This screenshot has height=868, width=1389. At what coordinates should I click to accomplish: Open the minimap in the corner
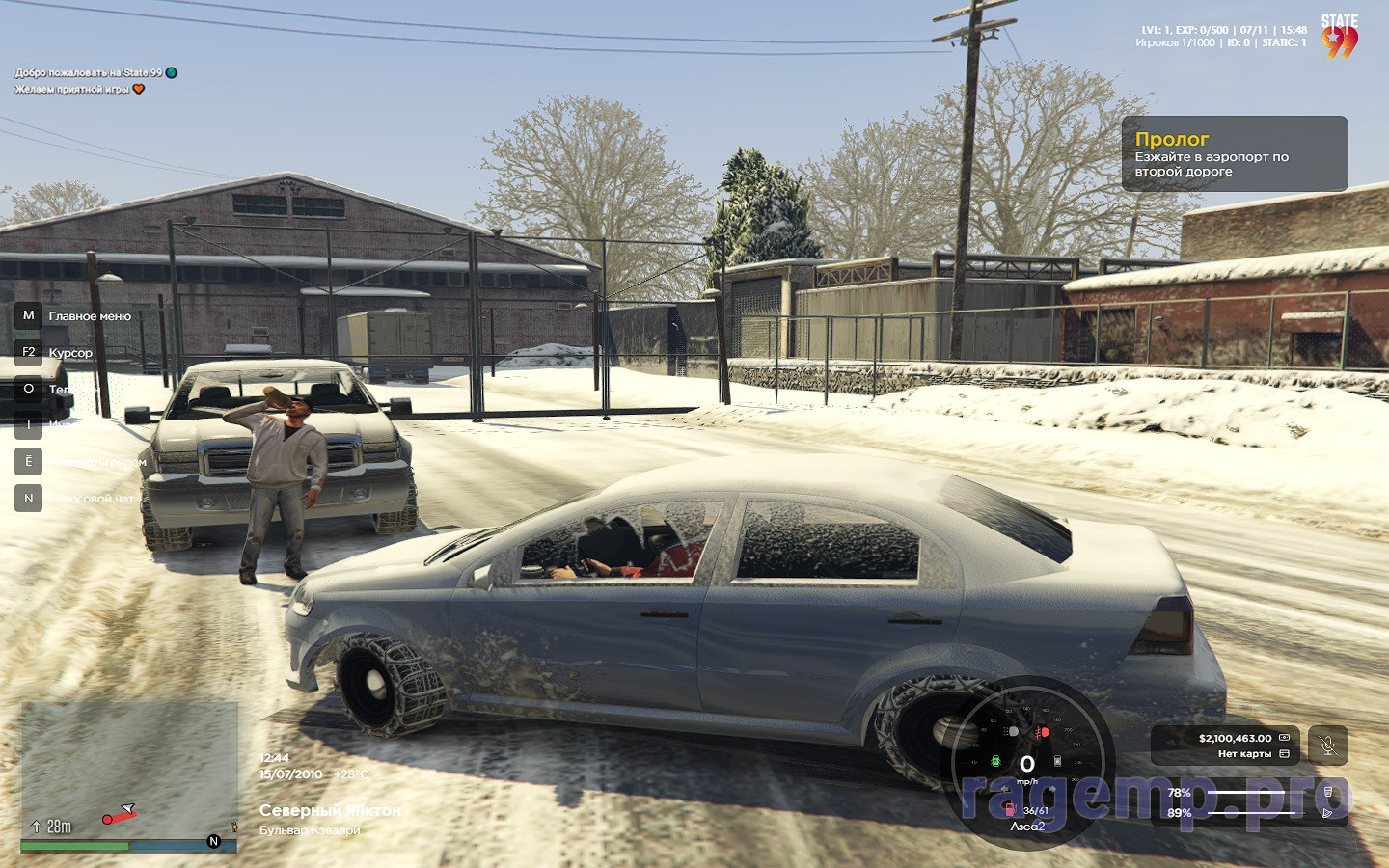pos(129,772)
